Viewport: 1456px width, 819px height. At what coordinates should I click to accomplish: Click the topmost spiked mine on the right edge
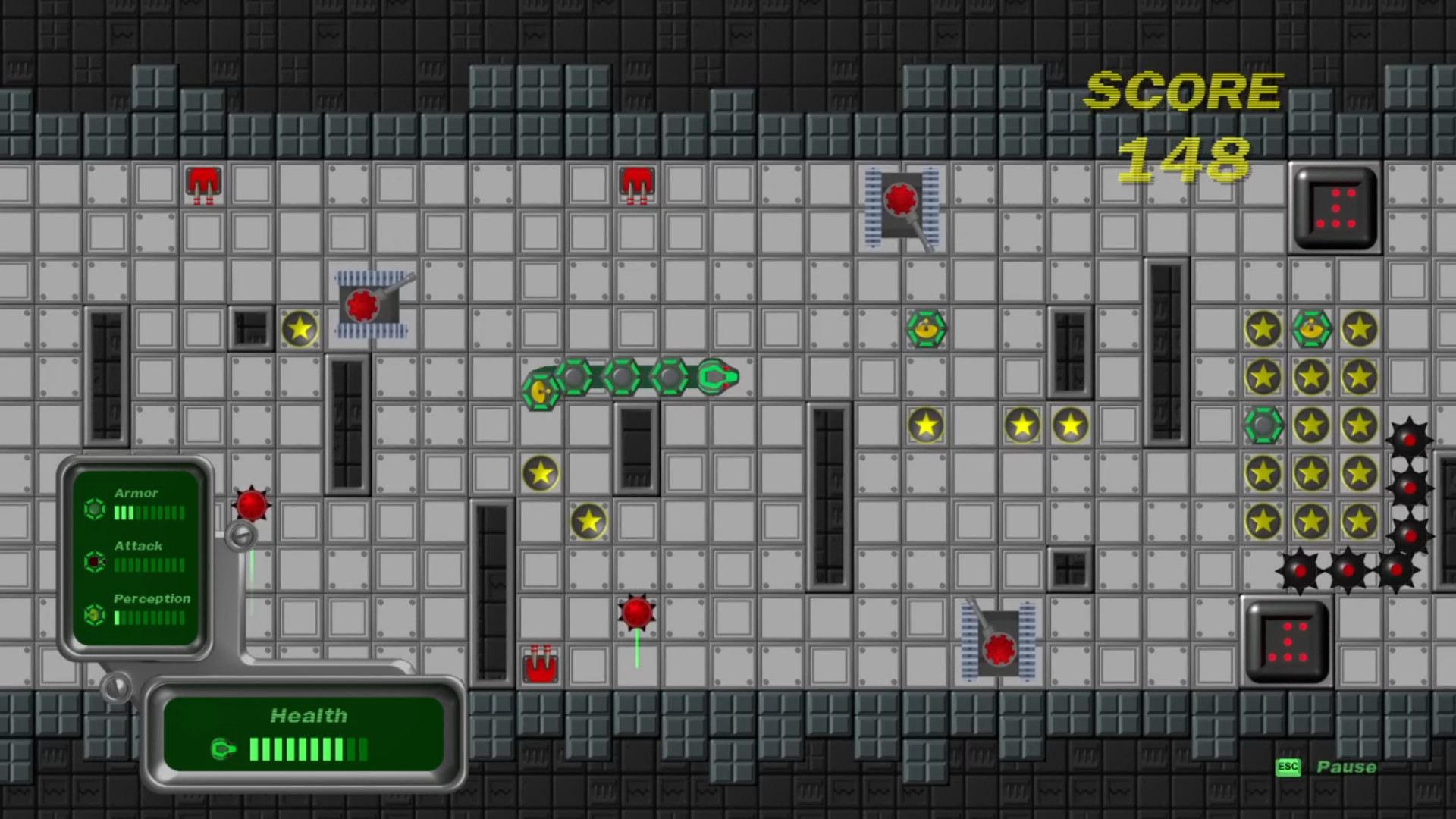(x=1410, y=438)
